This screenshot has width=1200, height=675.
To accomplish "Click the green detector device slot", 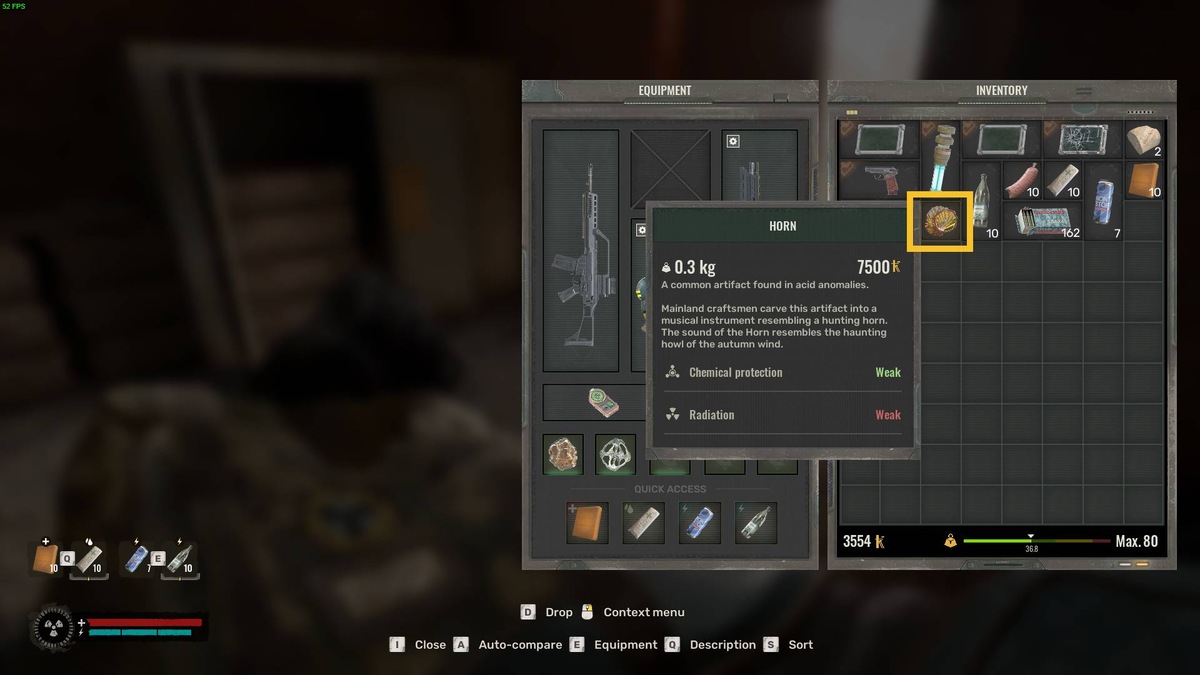I will coord(603,403).
